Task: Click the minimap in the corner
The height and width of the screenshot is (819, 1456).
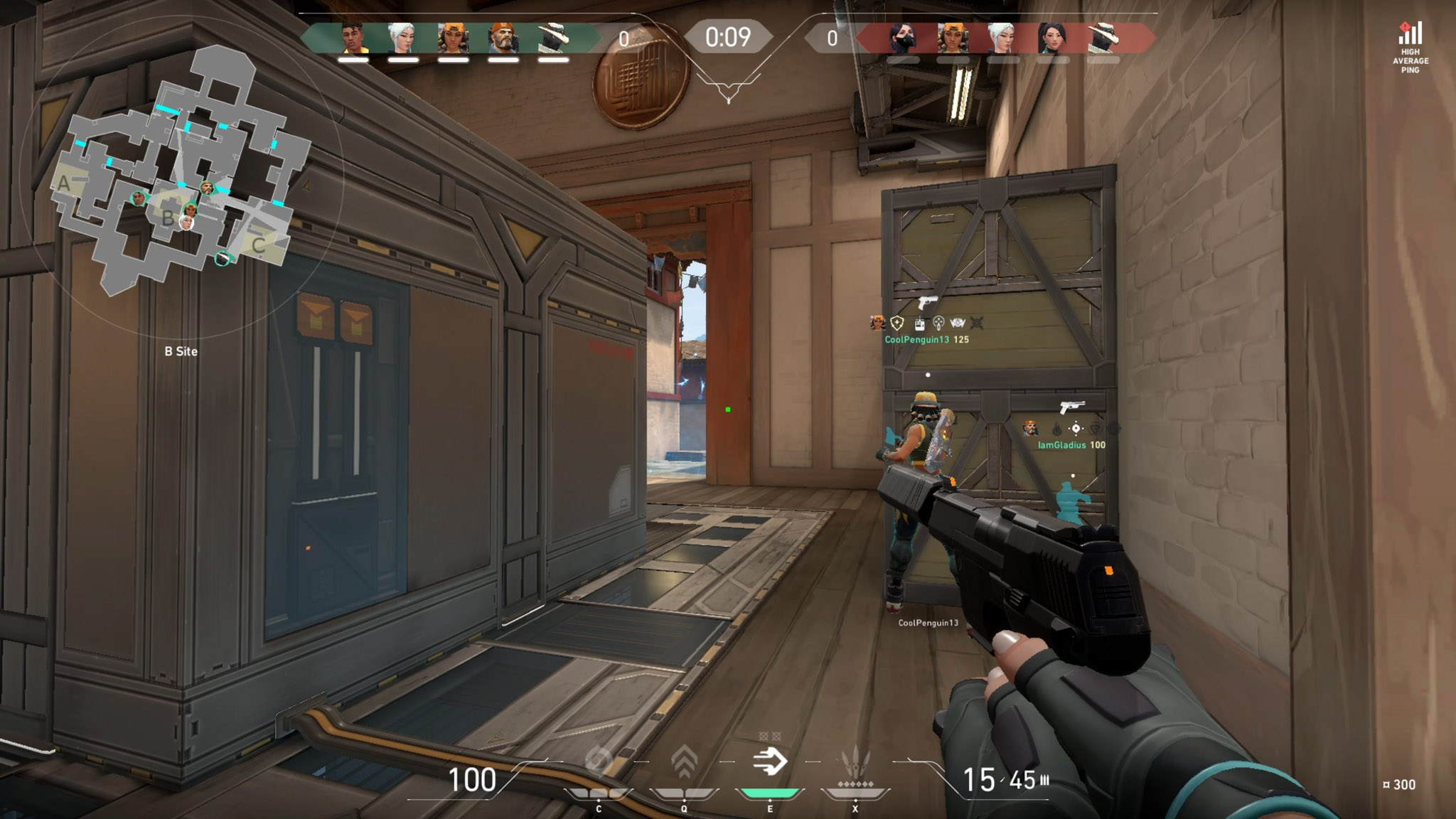Action: pyautogui.click(x=181, y=171)
